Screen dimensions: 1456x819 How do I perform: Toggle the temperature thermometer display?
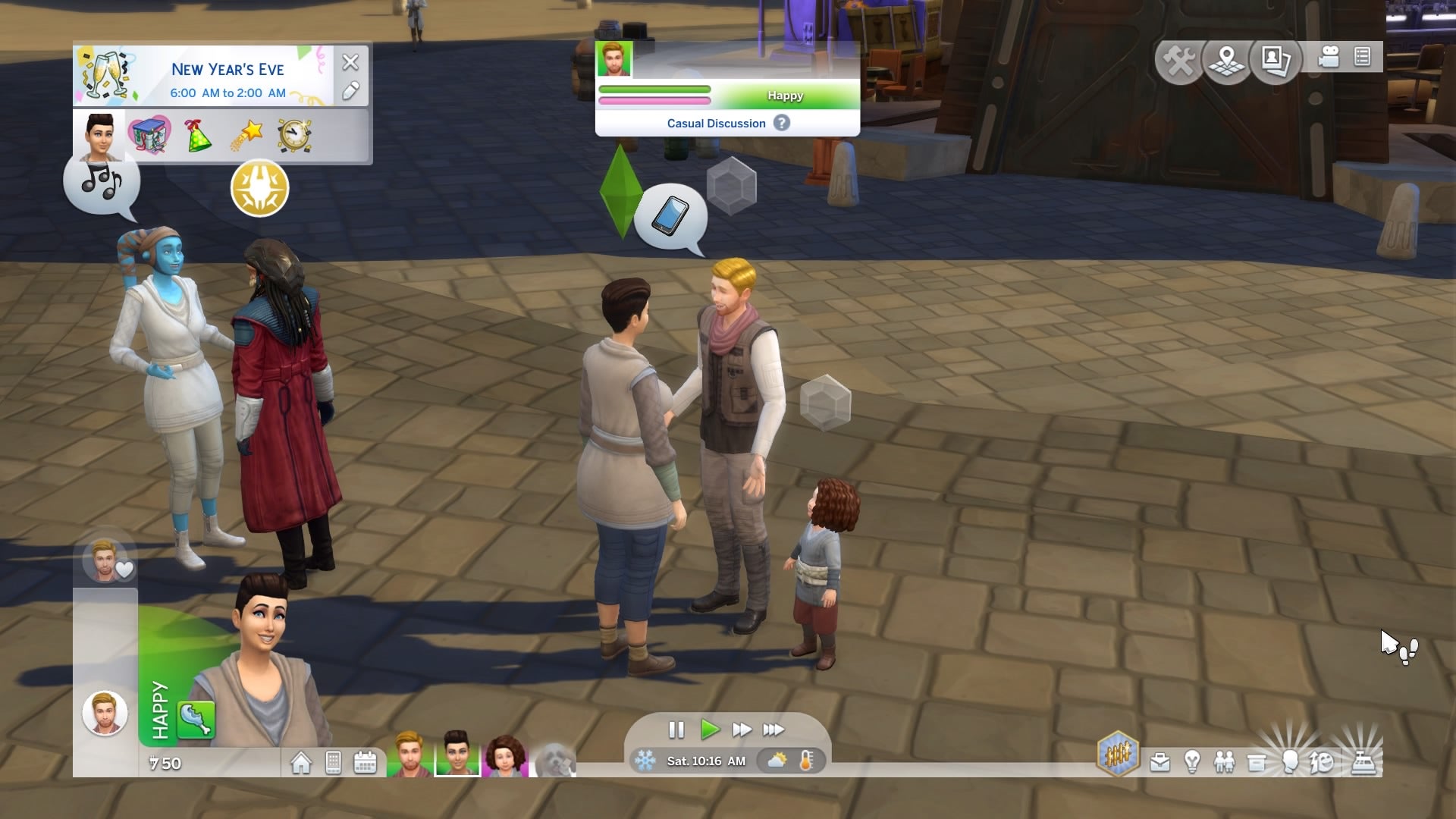click(x=805, y=761)
